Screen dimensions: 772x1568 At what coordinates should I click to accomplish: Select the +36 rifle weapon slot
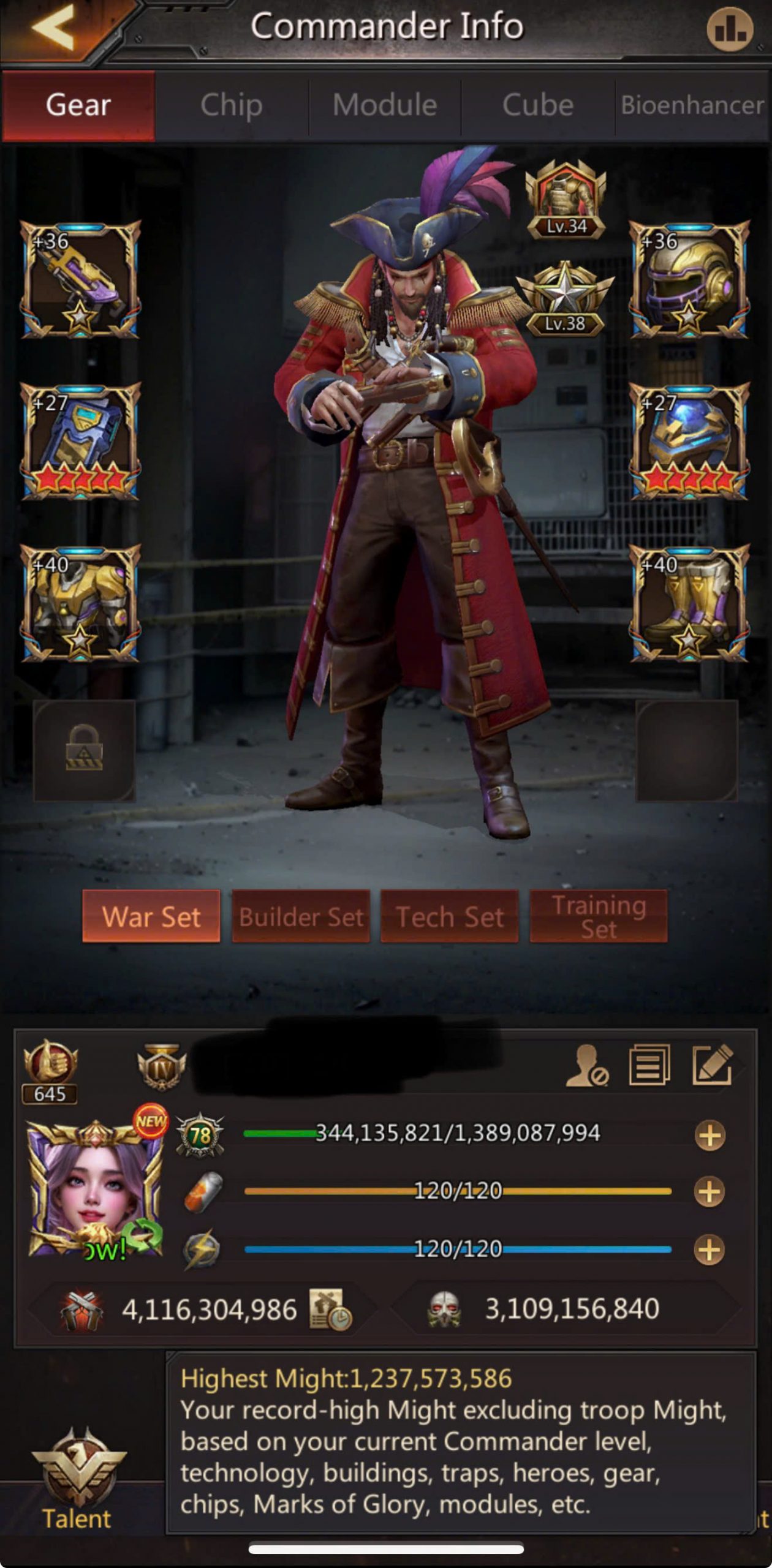pyautogui.click(x=80, y=279)
